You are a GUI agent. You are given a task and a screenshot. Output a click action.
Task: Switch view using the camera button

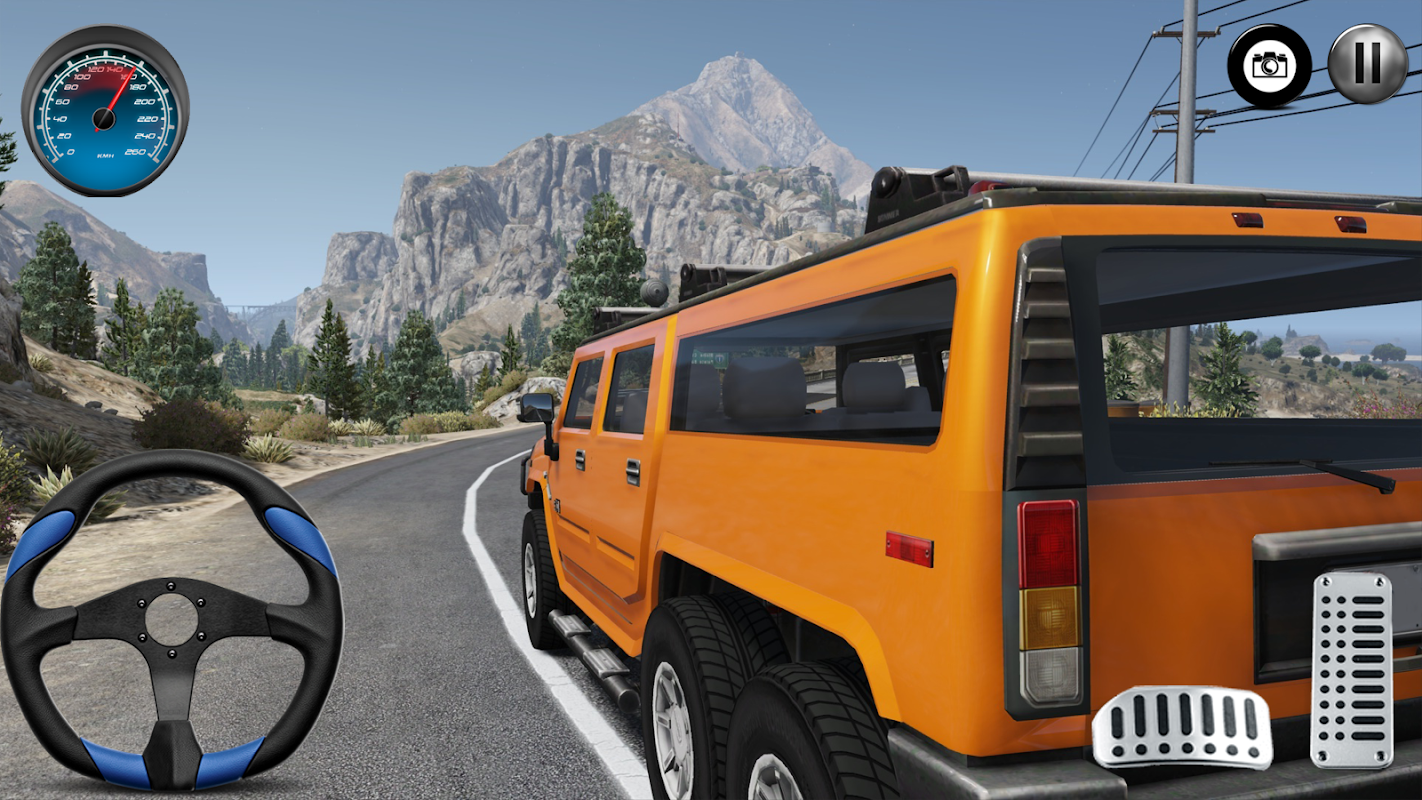(1270, 66)
